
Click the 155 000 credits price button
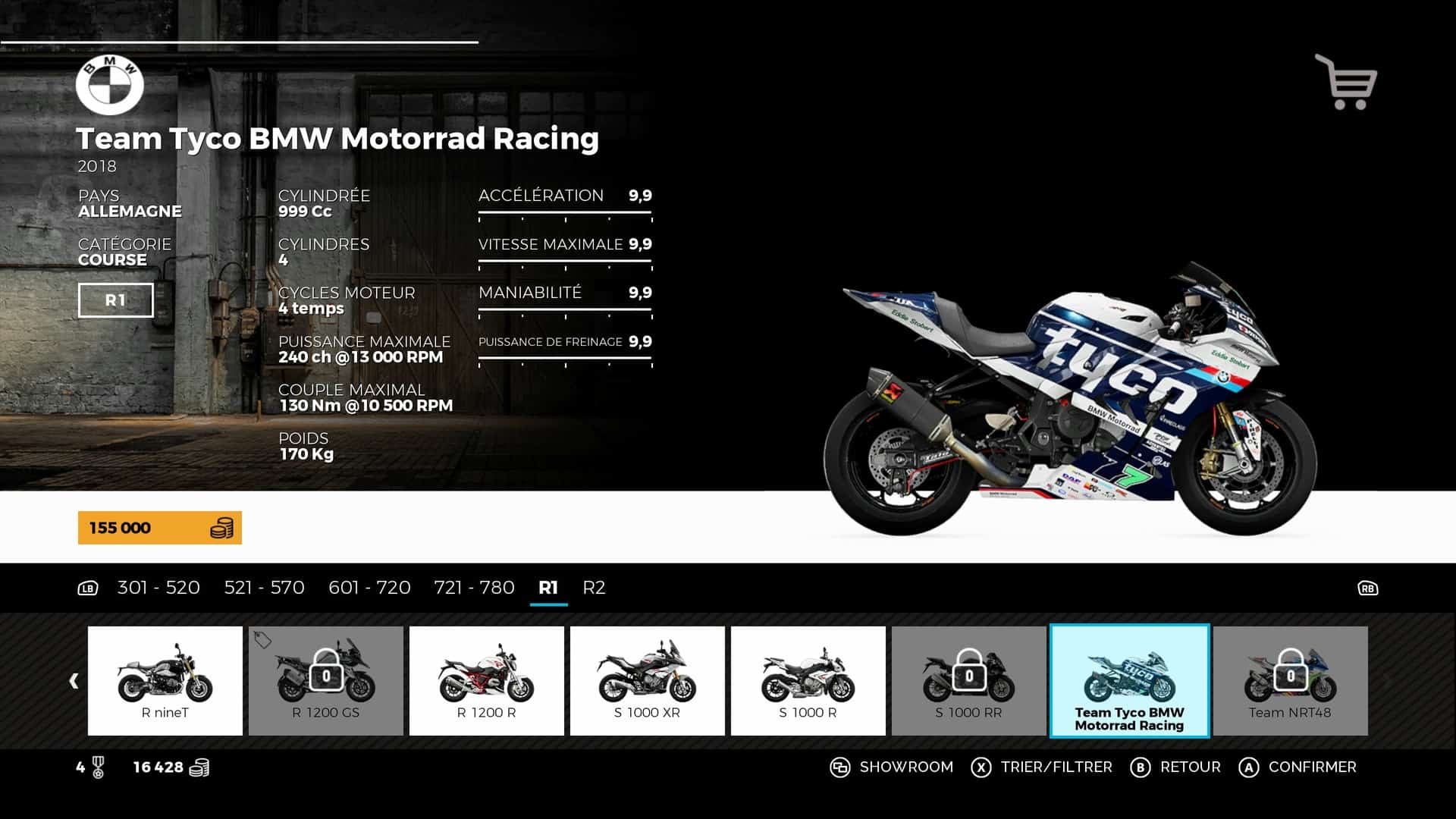tap(160, 528)
